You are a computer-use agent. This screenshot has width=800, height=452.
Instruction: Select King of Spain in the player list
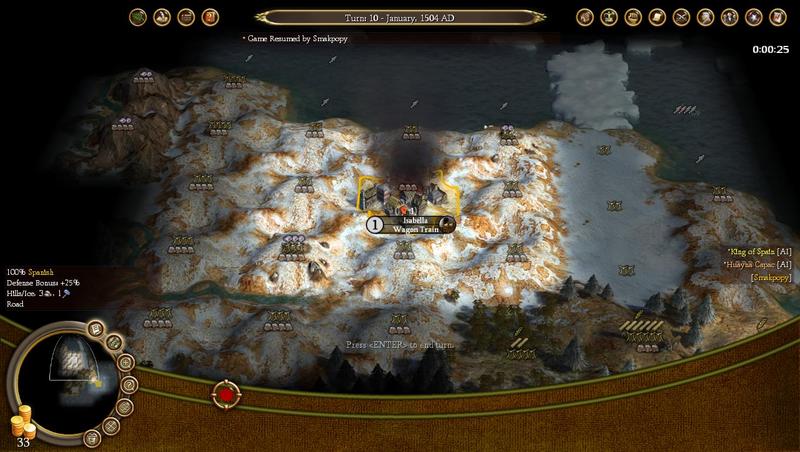pyautogui.click(x=760, y=252)
